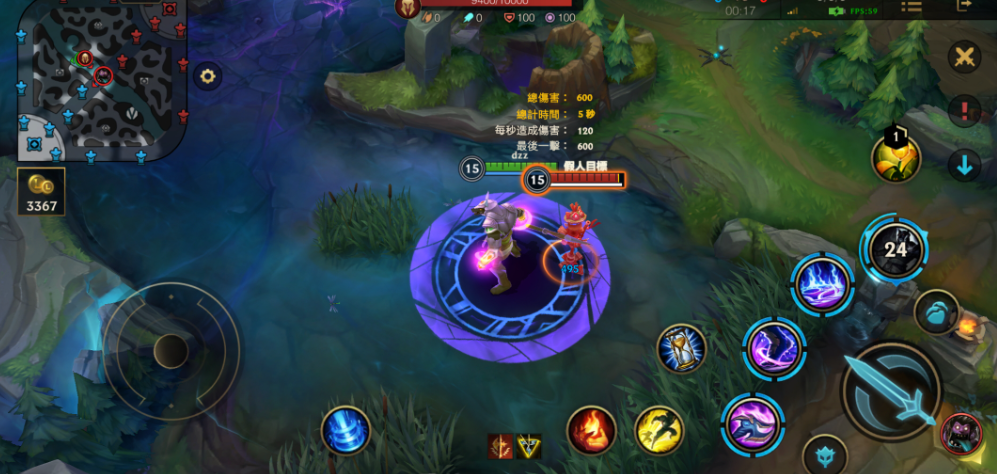Viewport: 997px width, 474px height.
Task: Tap the blue down arrow ping button
Action: [x=964, y=166]
